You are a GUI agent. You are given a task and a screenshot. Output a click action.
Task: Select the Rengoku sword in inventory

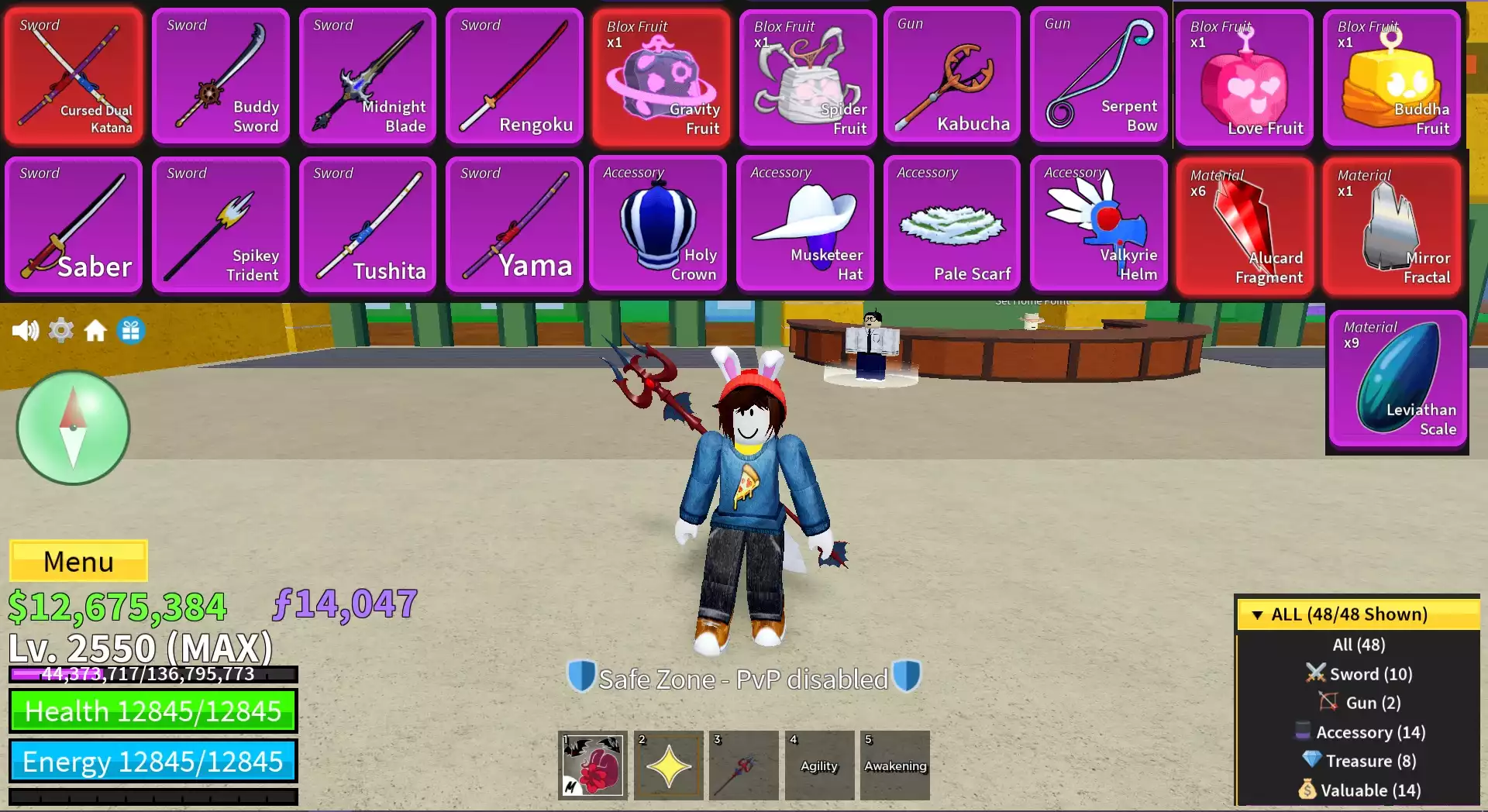coord(514,74)
